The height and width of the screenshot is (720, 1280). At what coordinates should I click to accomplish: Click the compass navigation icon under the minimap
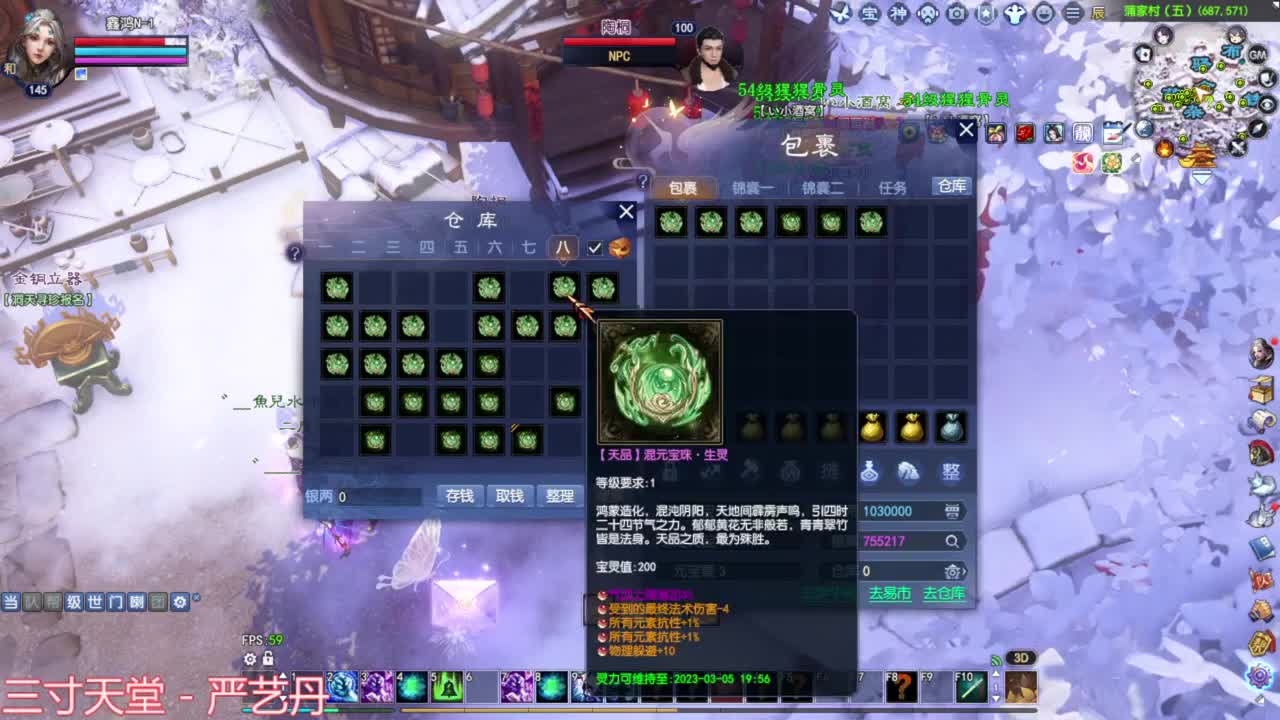(x=1257, y=128)
